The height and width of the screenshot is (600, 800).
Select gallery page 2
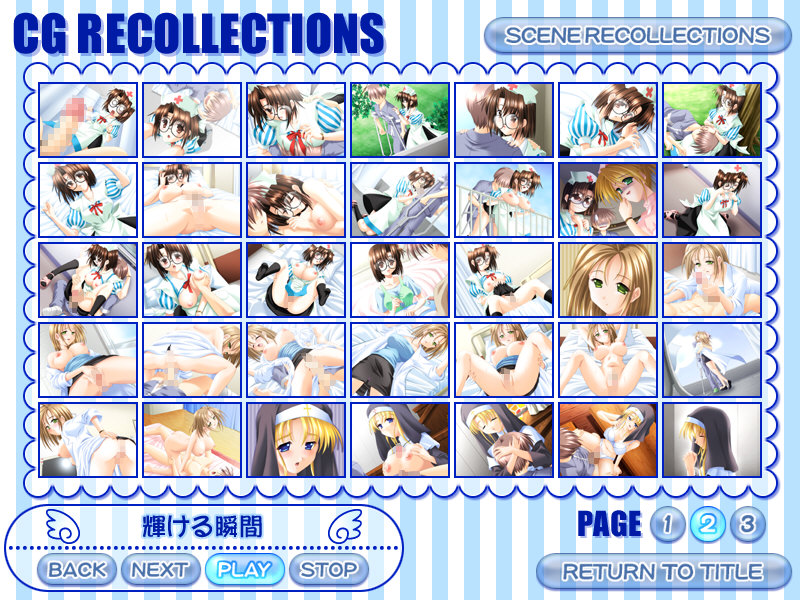(x=706, y=524)
